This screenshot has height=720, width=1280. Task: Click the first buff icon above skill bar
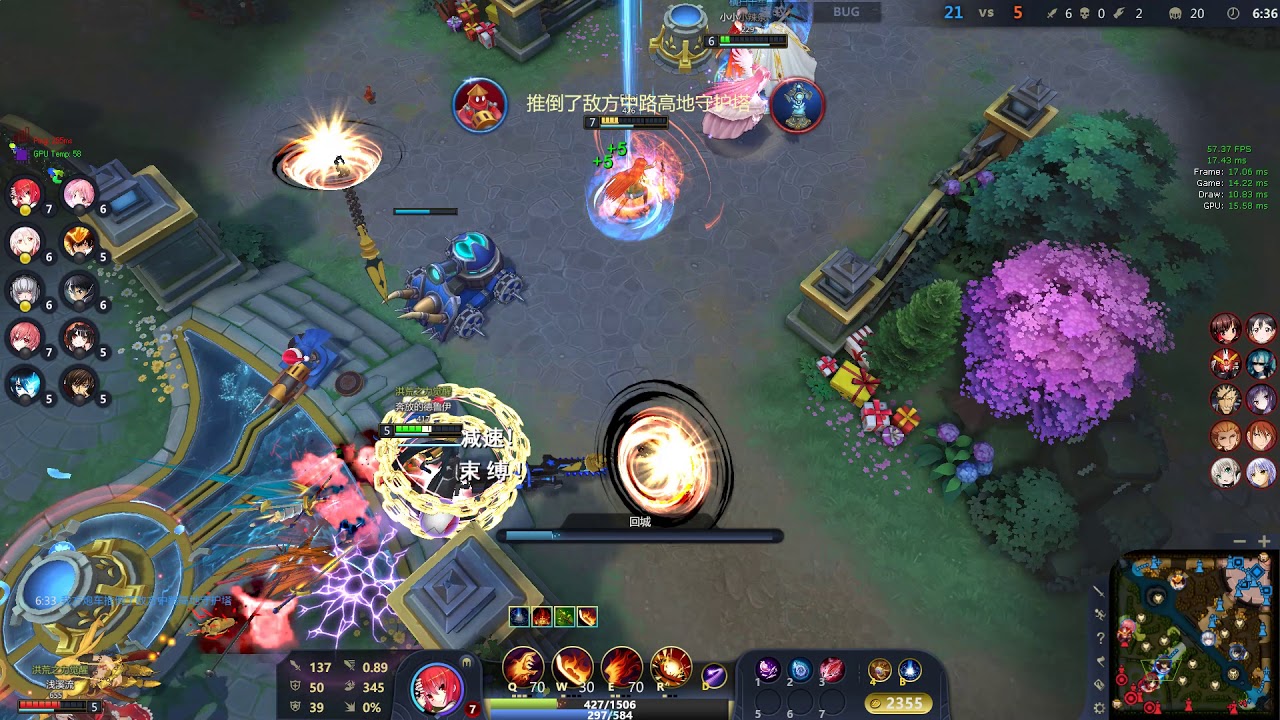coord(519,617)
